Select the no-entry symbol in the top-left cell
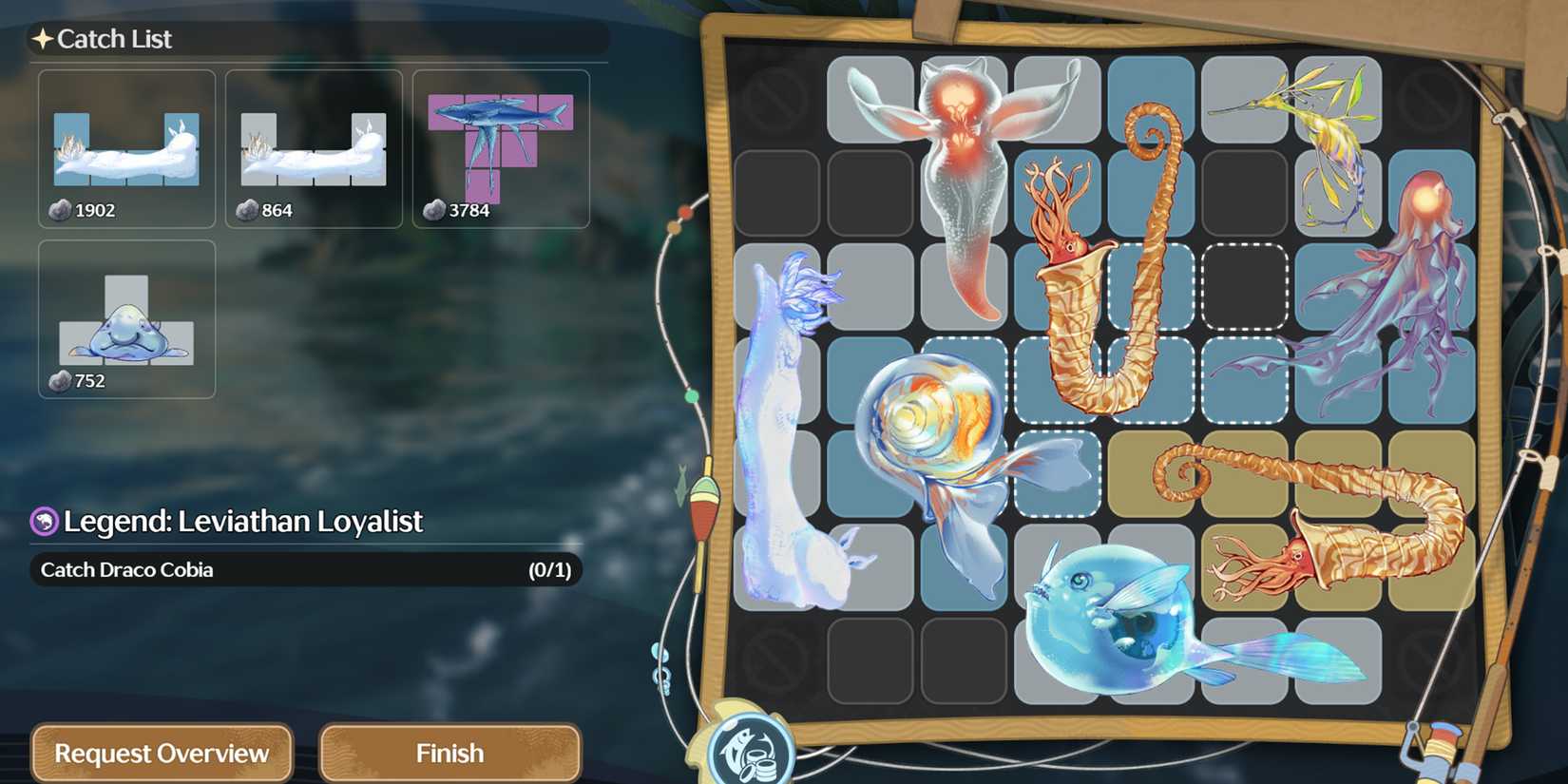 [x=776, y=96]
